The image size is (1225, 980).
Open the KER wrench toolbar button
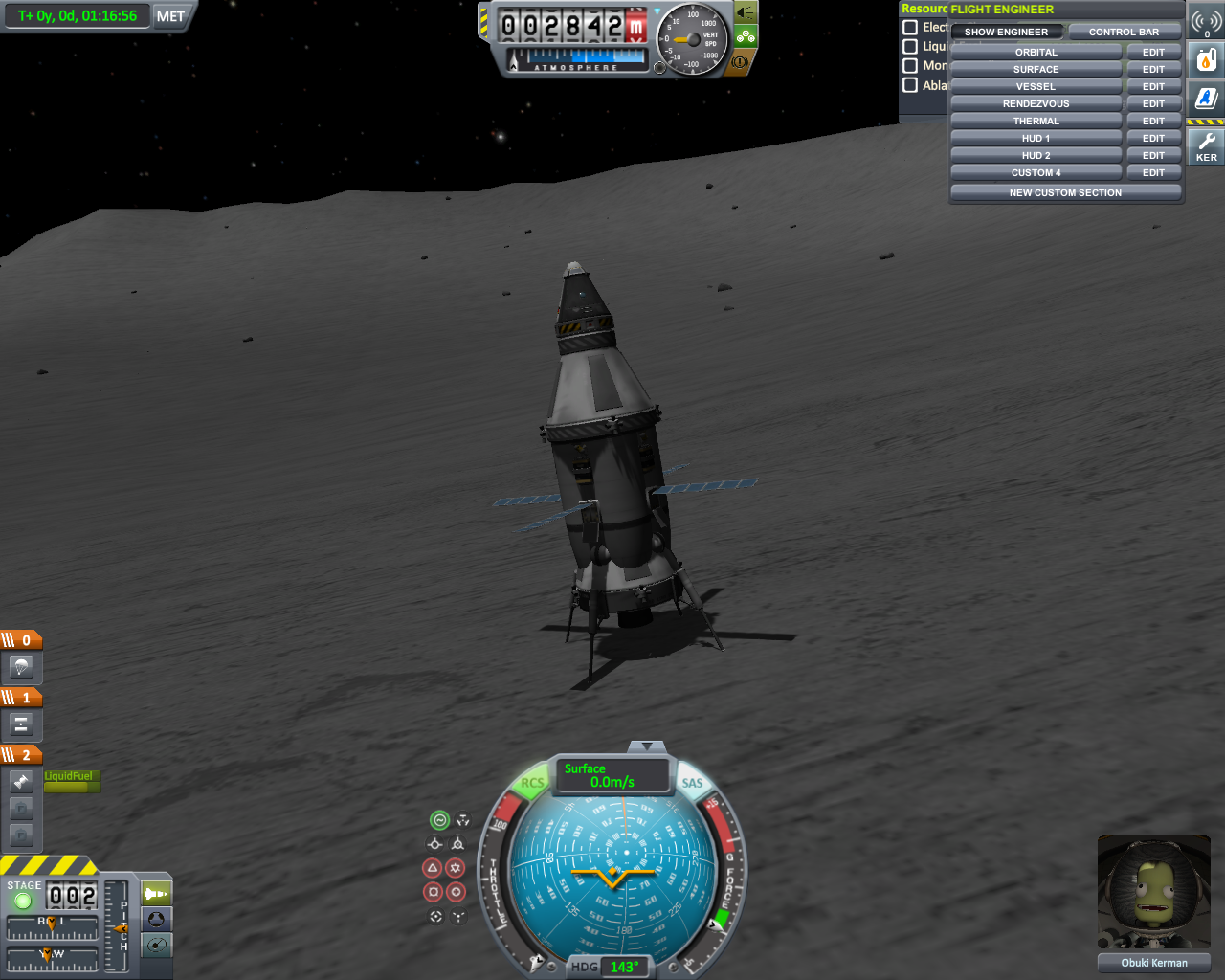coord(1206,146)
